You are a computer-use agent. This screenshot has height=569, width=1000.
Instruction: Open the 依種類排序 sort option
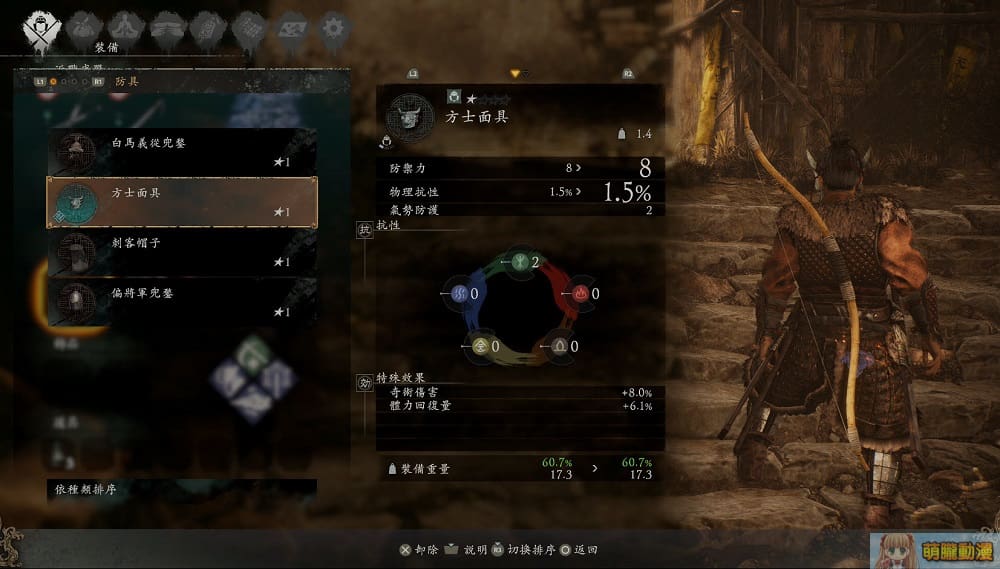(181, 490)
